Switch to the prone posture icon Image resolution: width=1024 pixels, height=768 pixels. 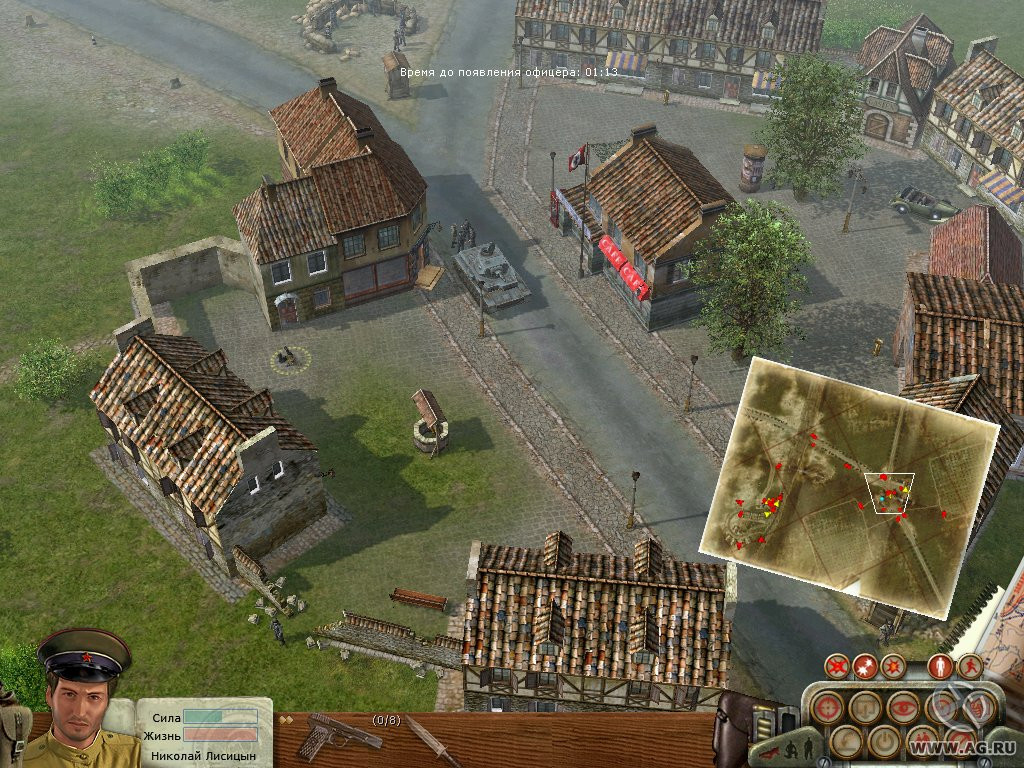(768, 750)
